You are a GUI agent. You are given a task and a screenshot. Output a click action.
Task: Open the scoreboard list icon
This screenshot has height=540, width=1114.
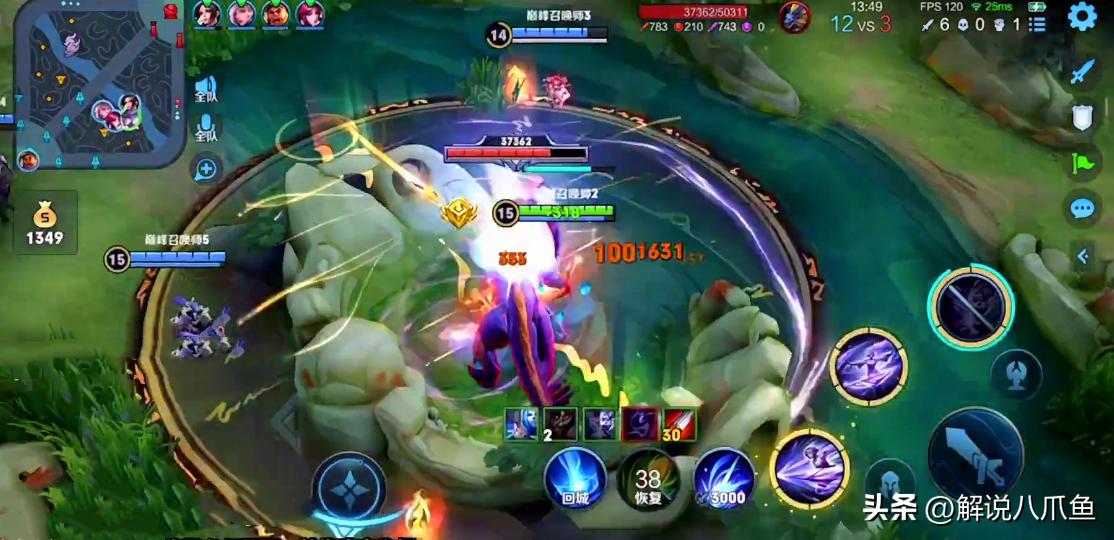[1038, 25]
